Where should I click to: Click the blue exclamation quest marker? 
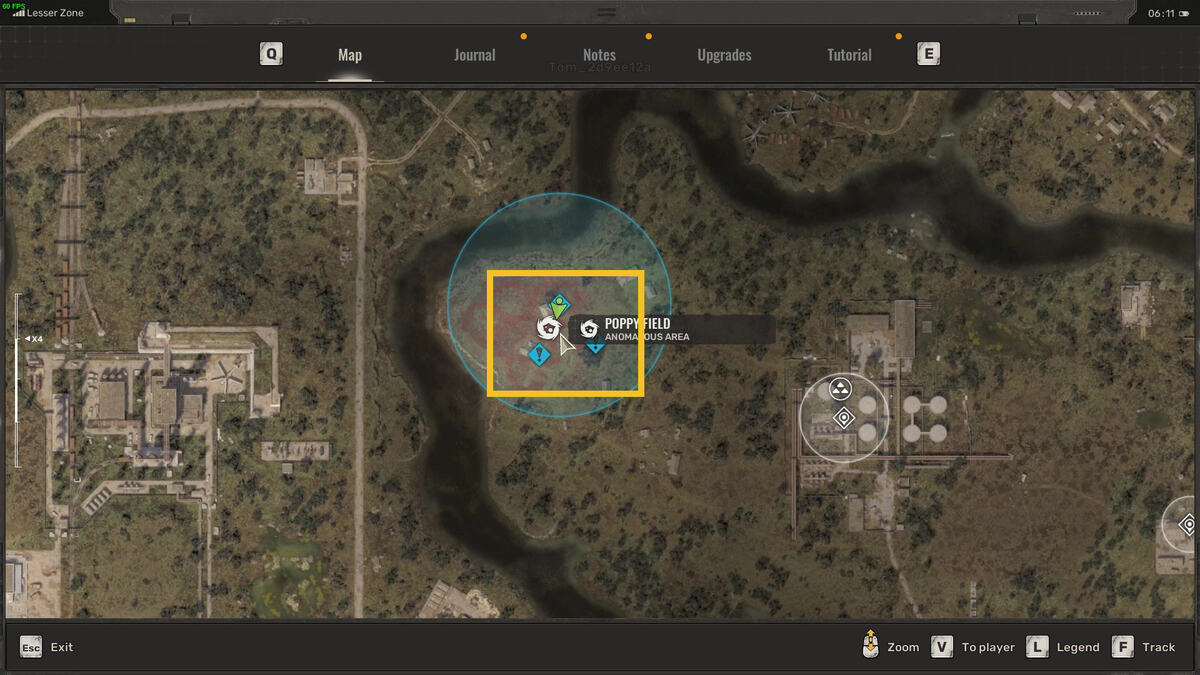tap(540, 354)
